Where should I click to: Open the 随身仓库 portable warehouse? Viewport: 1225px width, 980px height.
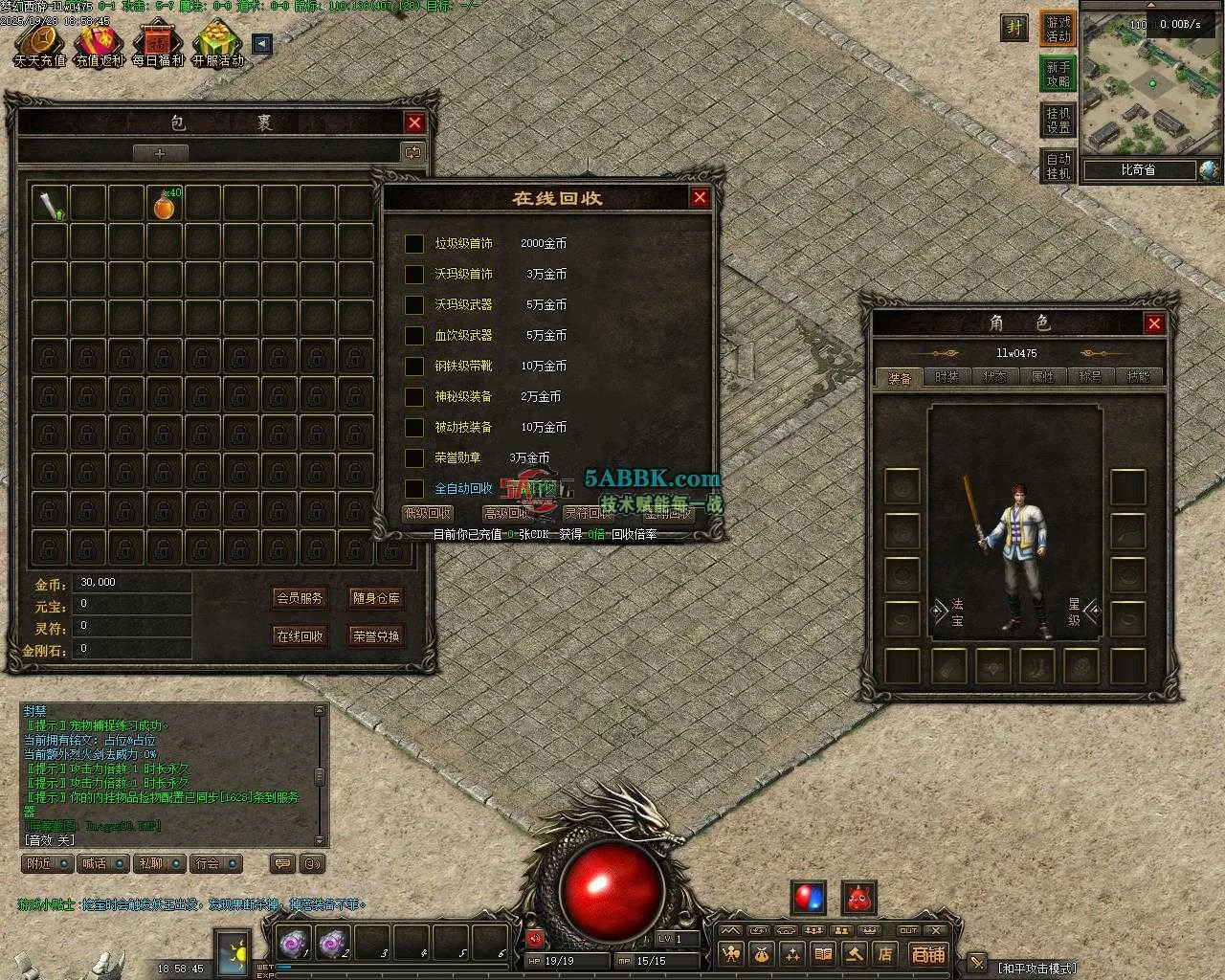(376, 598)
